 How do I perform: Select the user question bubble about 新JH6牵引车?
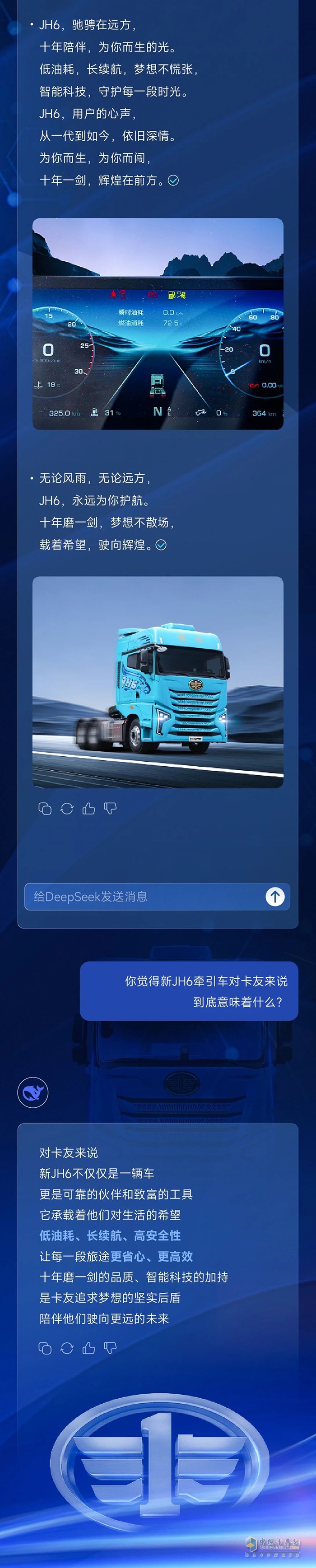(x=189, y=991)
